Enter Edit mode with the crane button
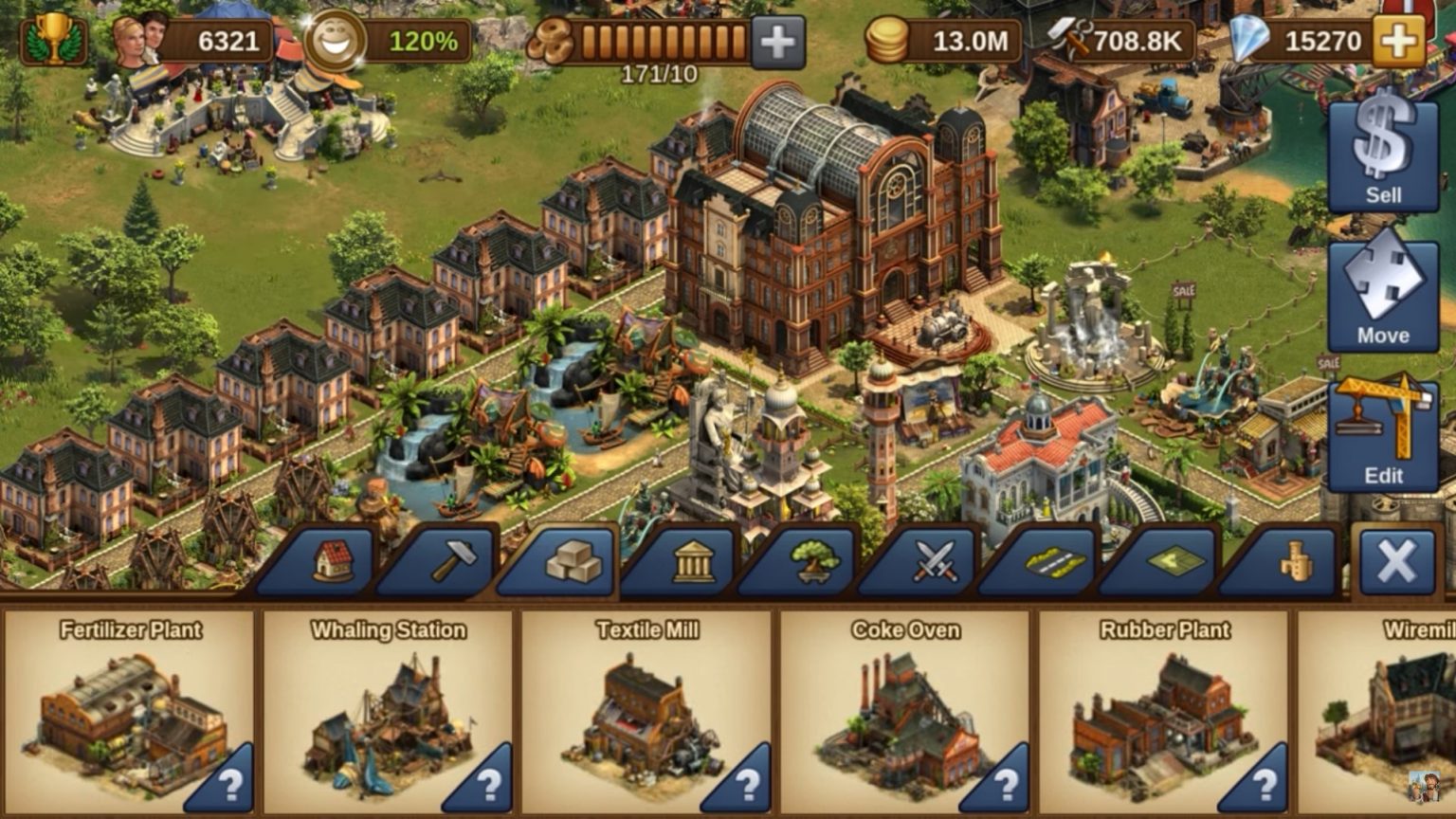The image size is (1456, 819). tap(1383, 434)
